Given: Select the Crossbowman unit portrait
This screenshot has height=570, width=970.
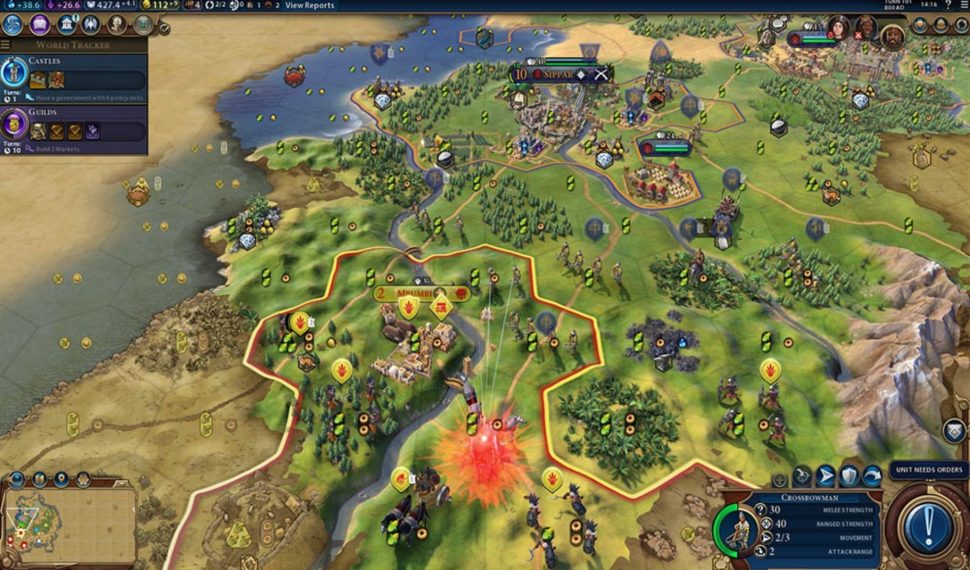Looking at the screenshot, I should (739, 529).
